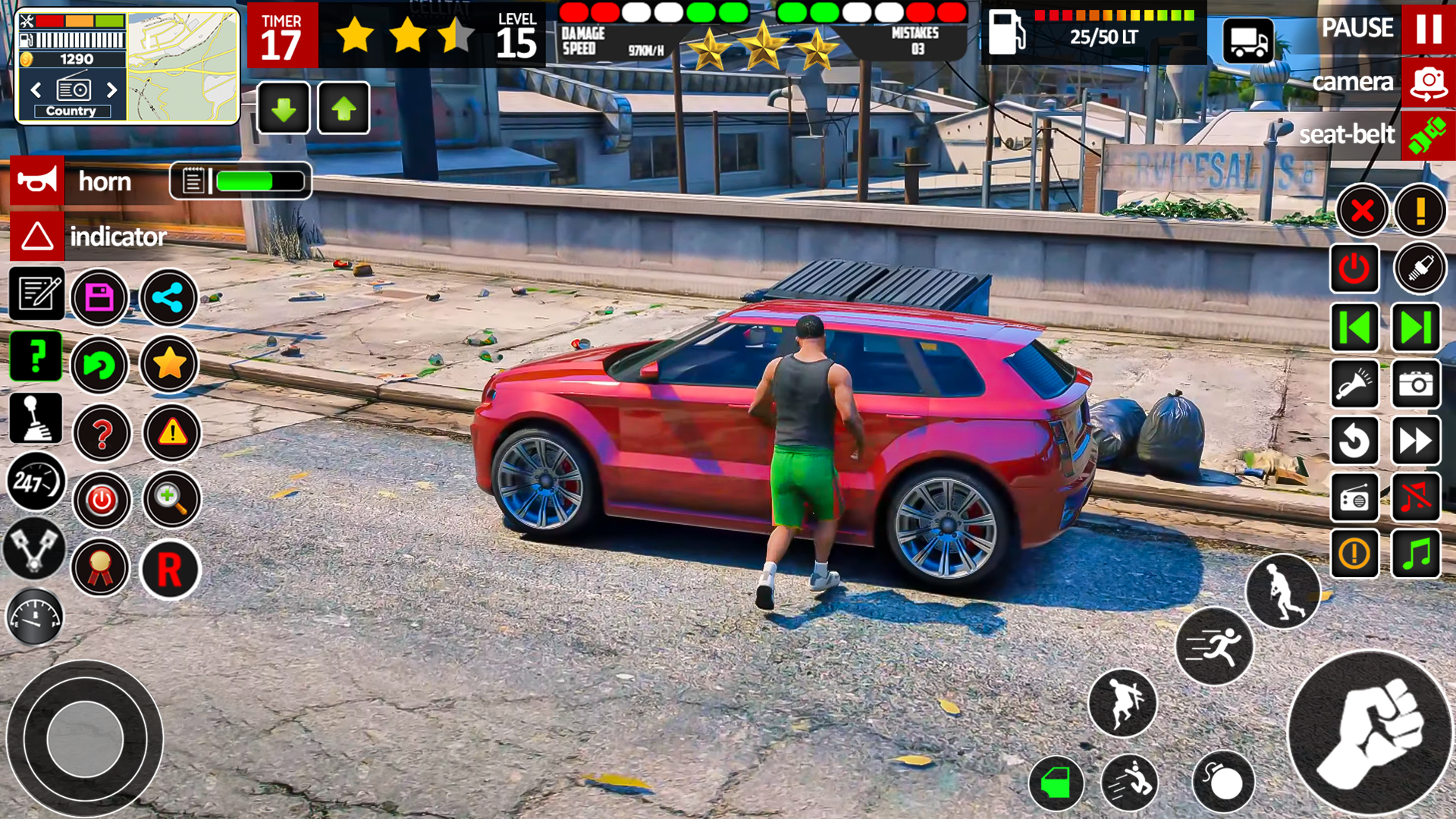Tap the spark plug icon
1456x819 pixels.
coord(1420,267)
